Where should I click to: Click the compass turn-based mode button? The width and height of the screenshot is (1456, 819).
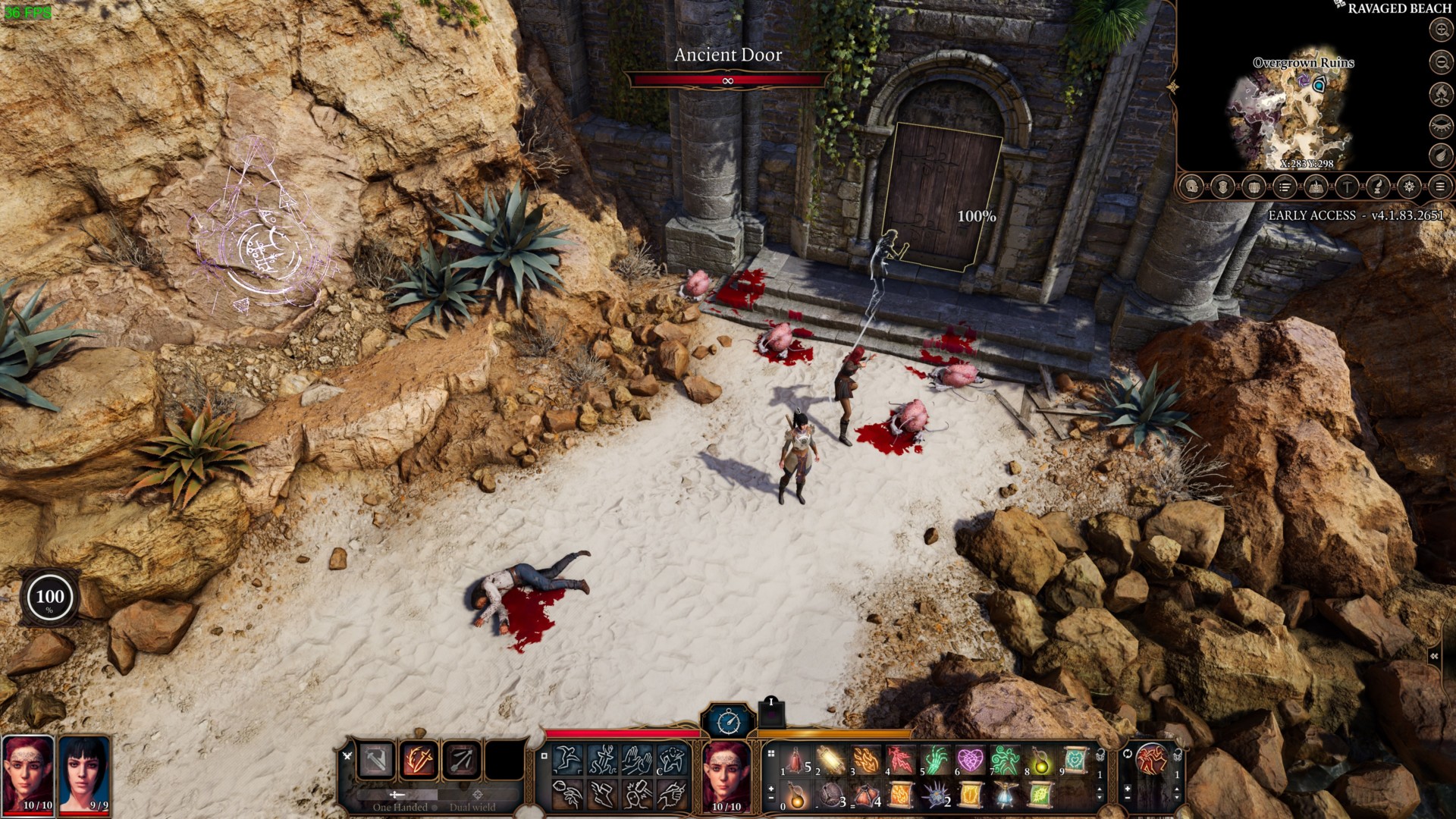(728, 721)
